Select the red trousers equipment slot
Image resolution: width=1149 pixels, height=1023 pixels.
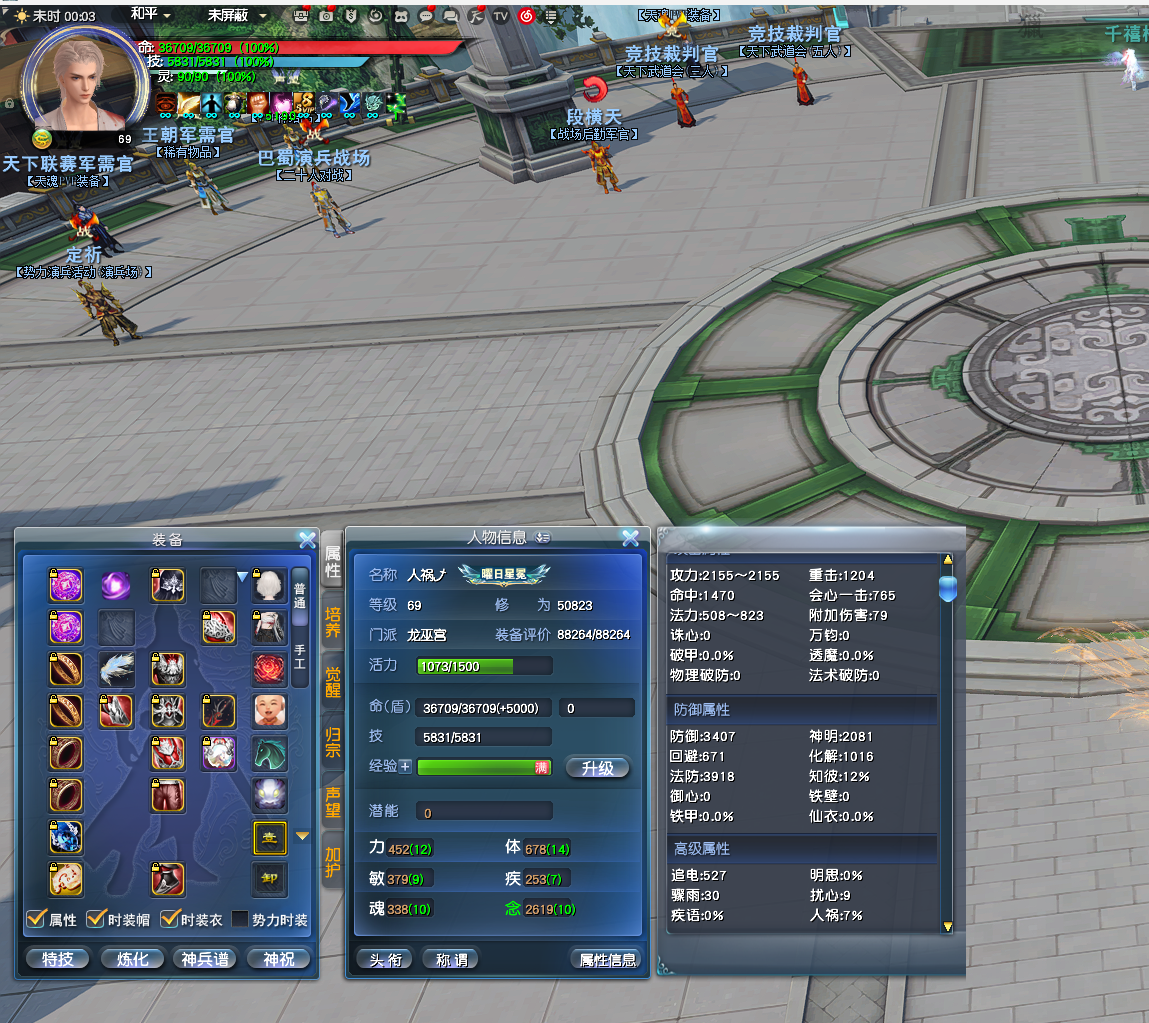click(x=168, y=796)
